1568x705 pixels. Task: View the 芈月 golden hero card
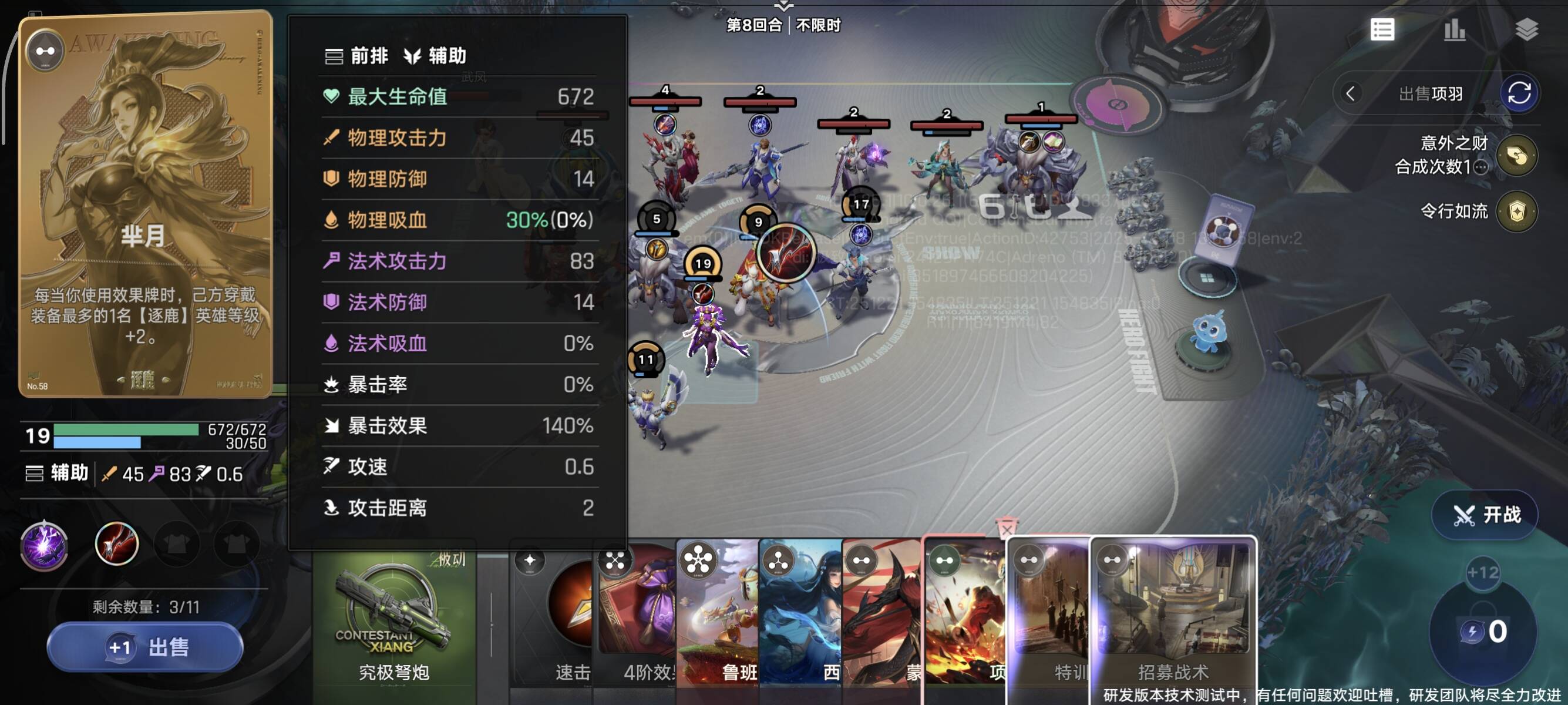pos(145,204)
